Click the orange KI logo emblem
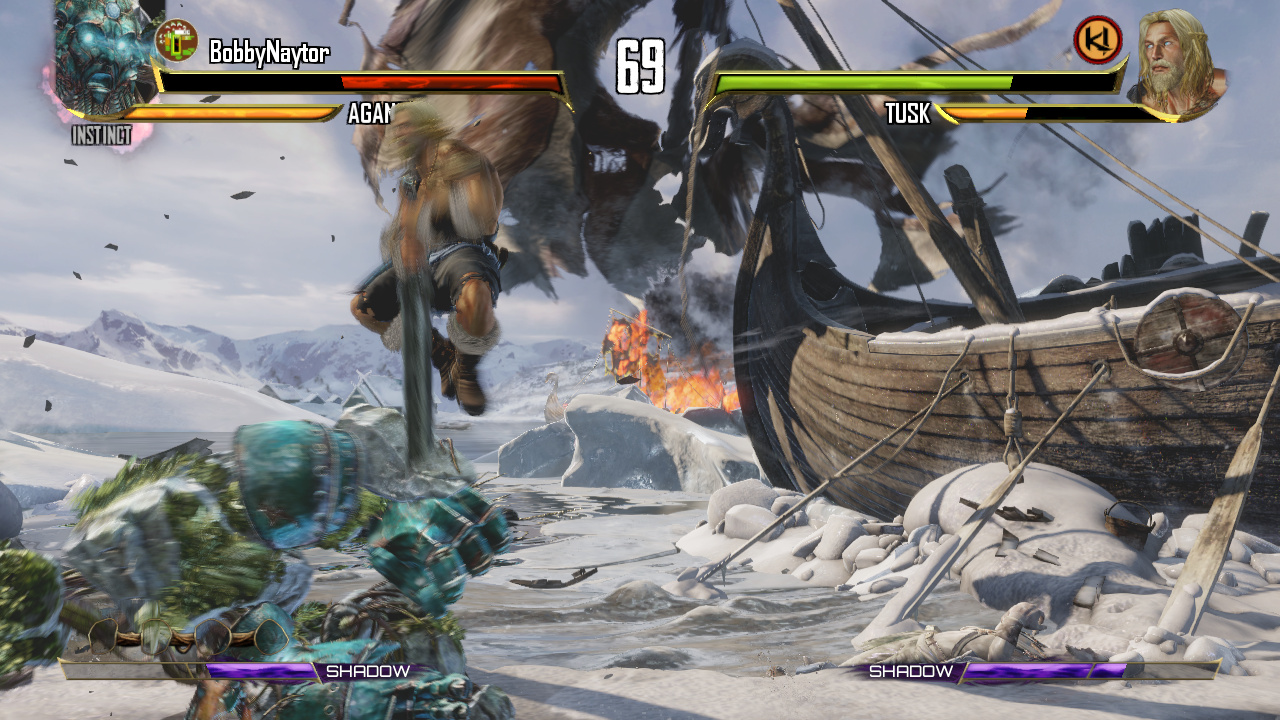 pos(1097,40)
